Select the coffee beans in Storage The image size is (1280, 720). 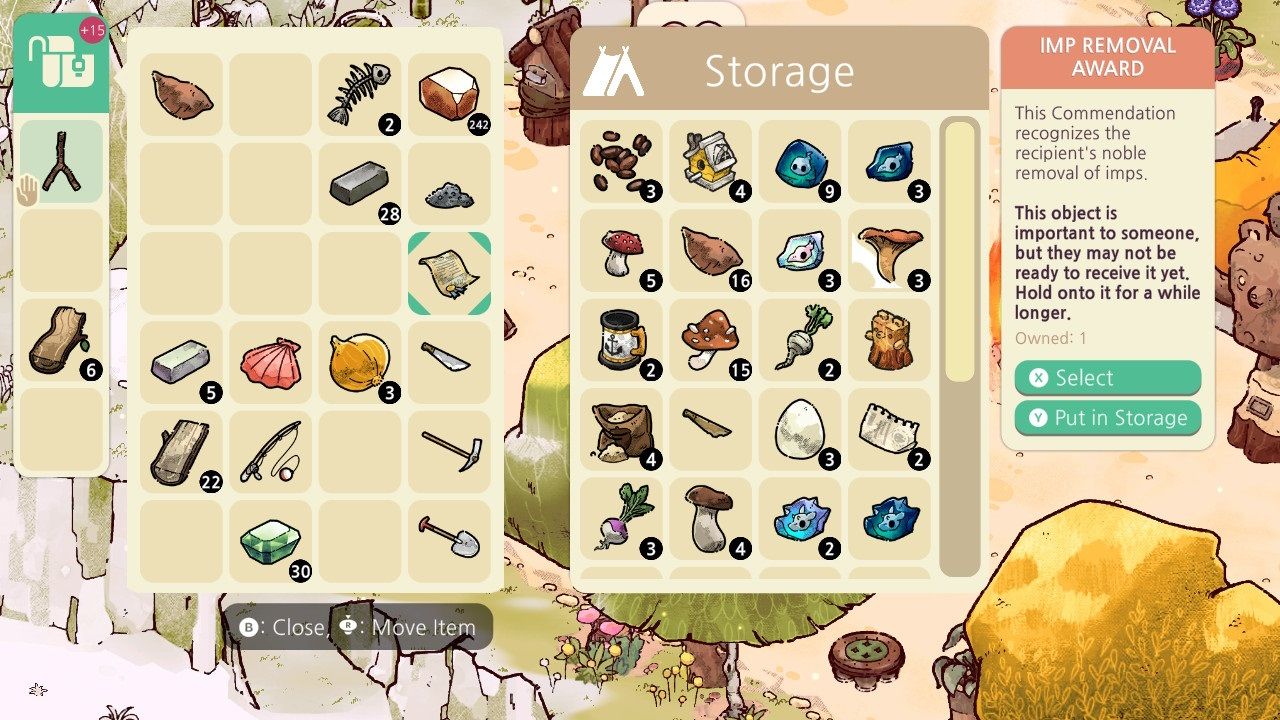coord(622,160)
